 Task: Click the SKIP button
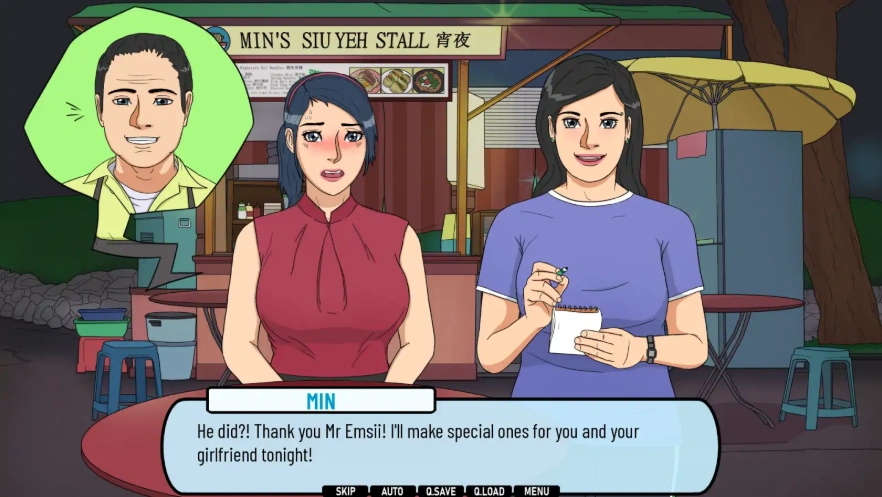345,491
